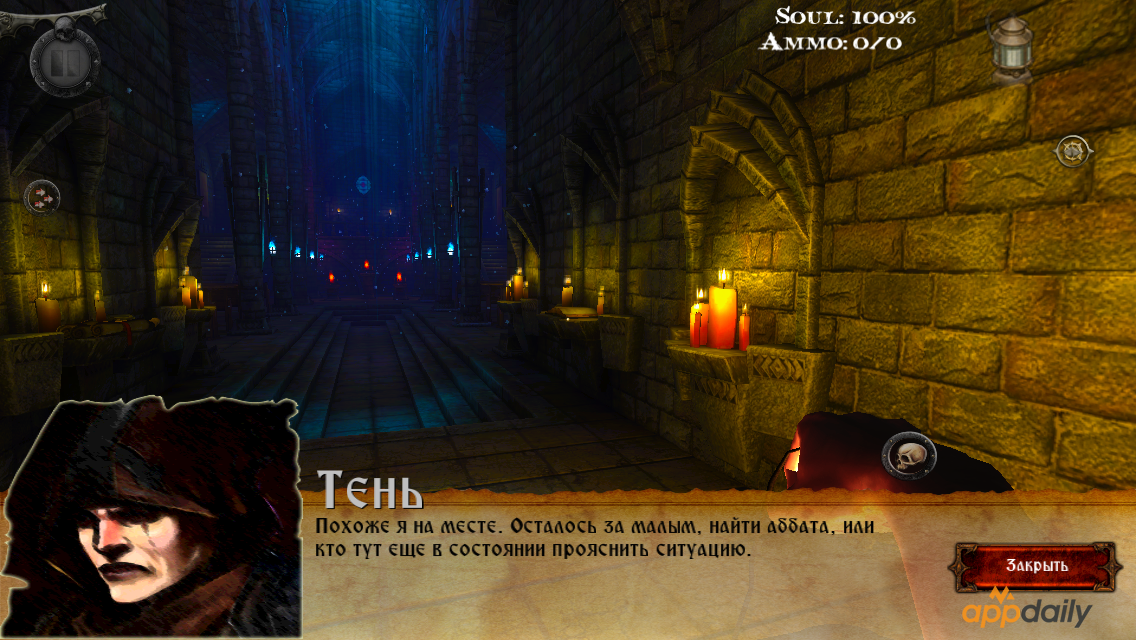1136x640 pixels.
Task: Toggle the lantern icon
Action: pos(1010,47)
